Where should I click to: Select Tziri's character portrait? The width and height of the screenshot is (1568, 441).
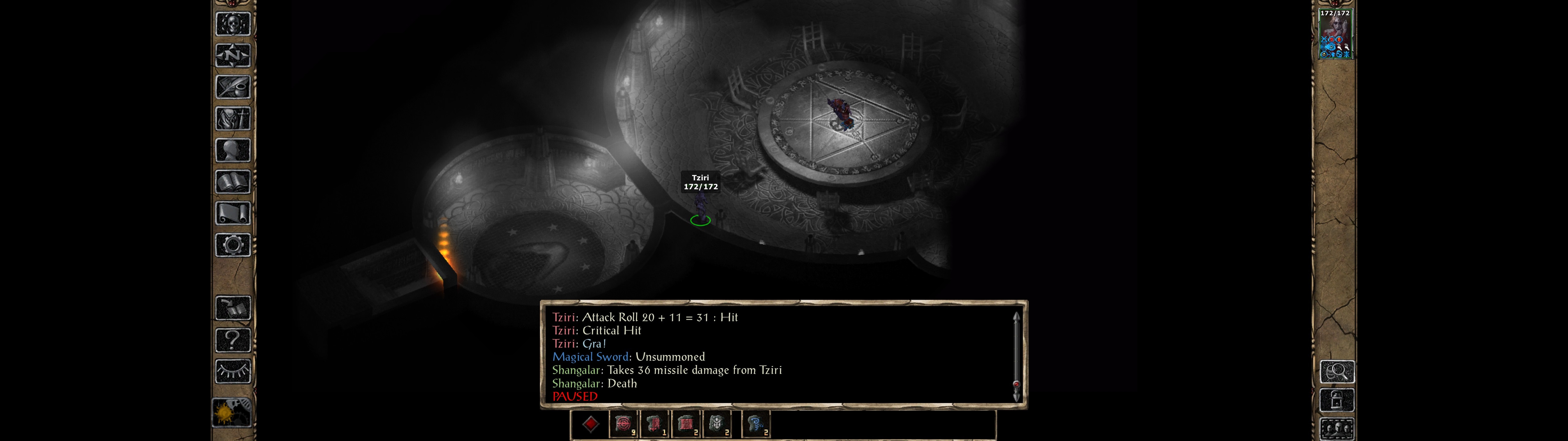coord(1335,33)
